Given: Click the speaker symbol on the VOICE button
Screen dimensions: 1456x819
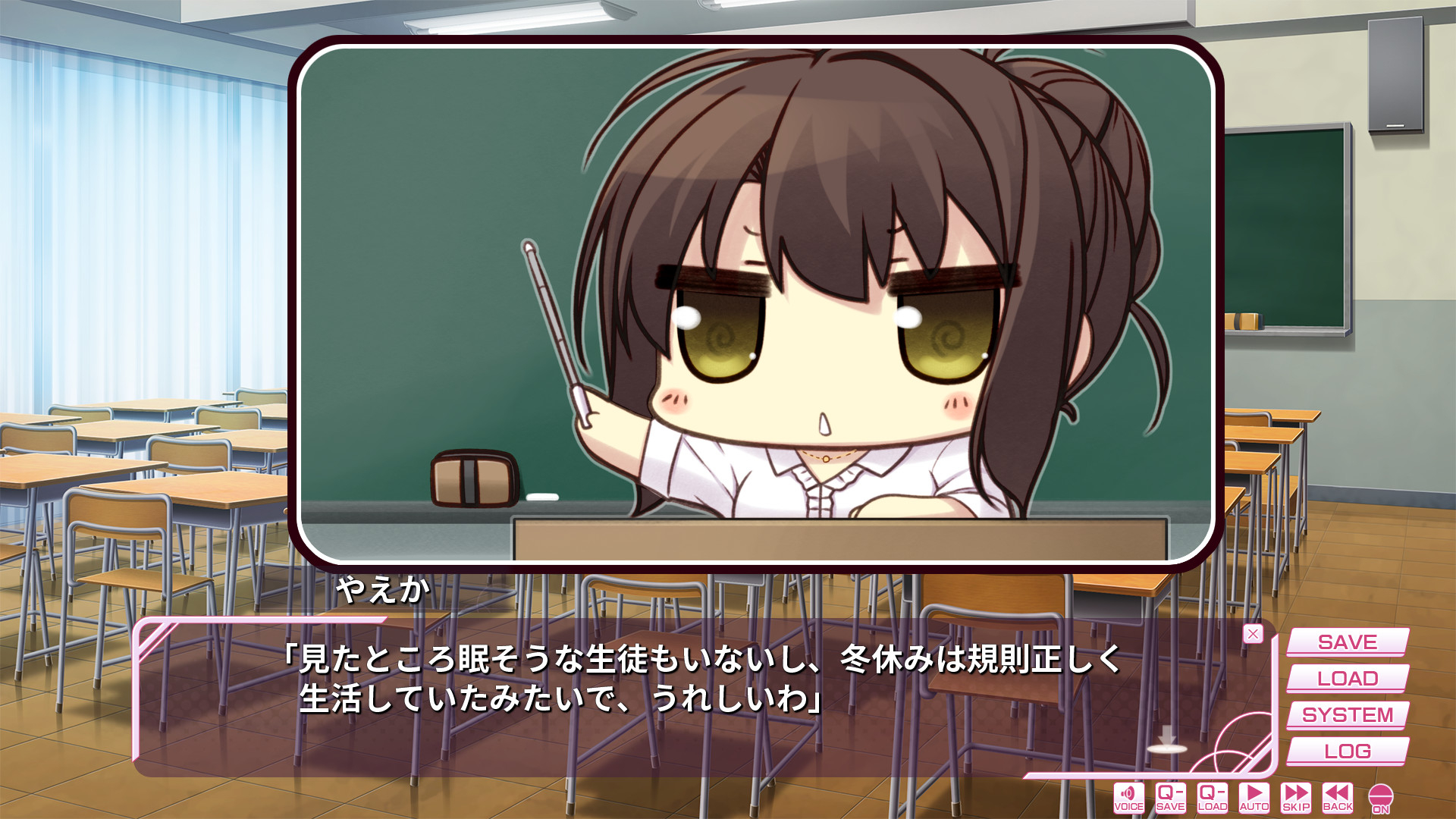Looking at the screenshot, I should (1129, 792).
